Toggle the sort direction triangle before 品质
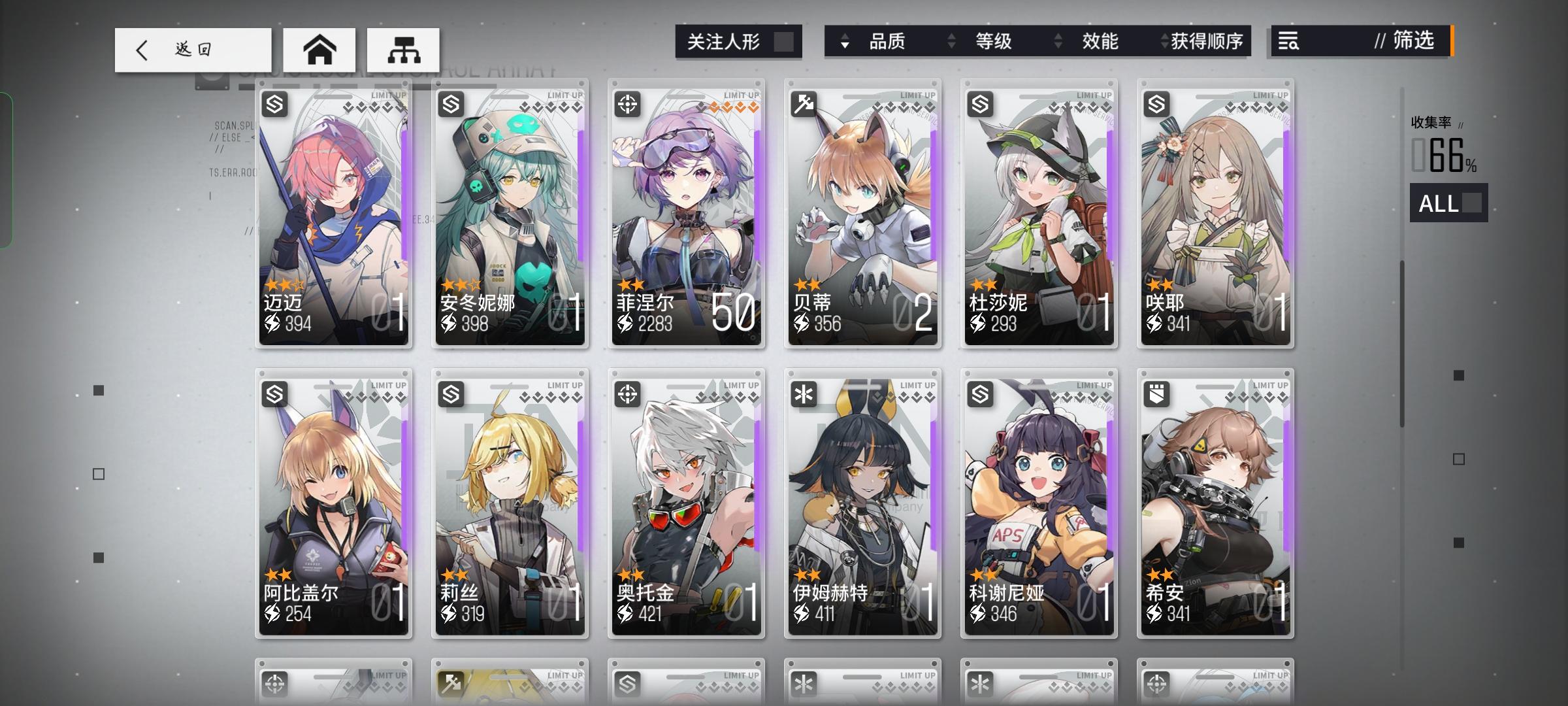Viewport: 1568px width, 706px height. pos(846,42)
